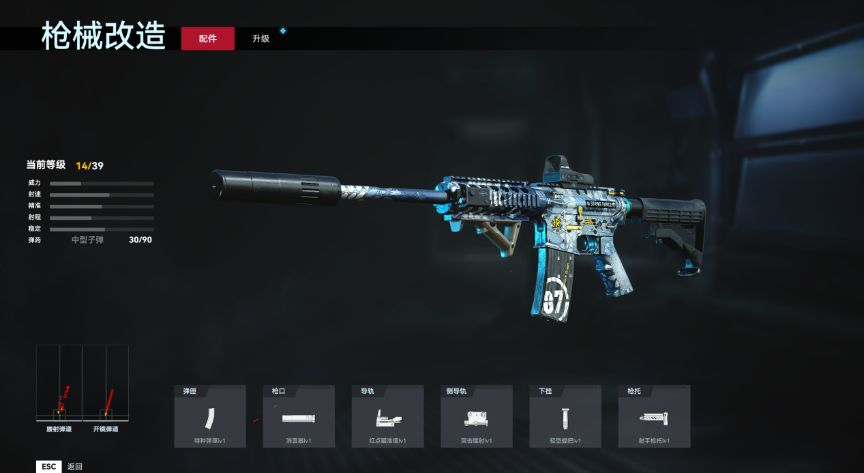This screenshot has width=864, height=473.
Task: Open the 枪托 stock attachment slot
Action: tap(654, 416)
